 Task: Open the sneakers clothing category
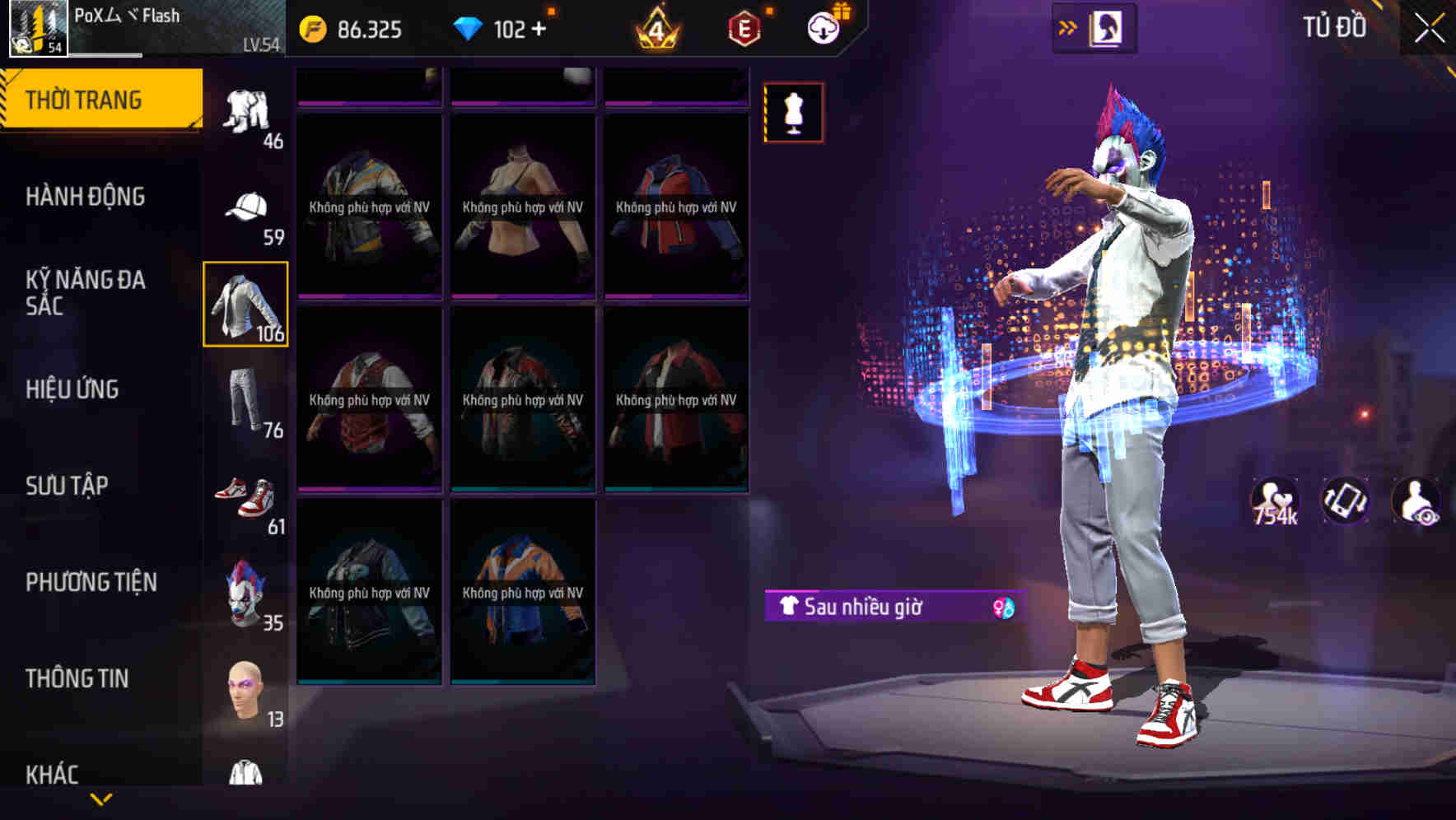click(246, 495)
